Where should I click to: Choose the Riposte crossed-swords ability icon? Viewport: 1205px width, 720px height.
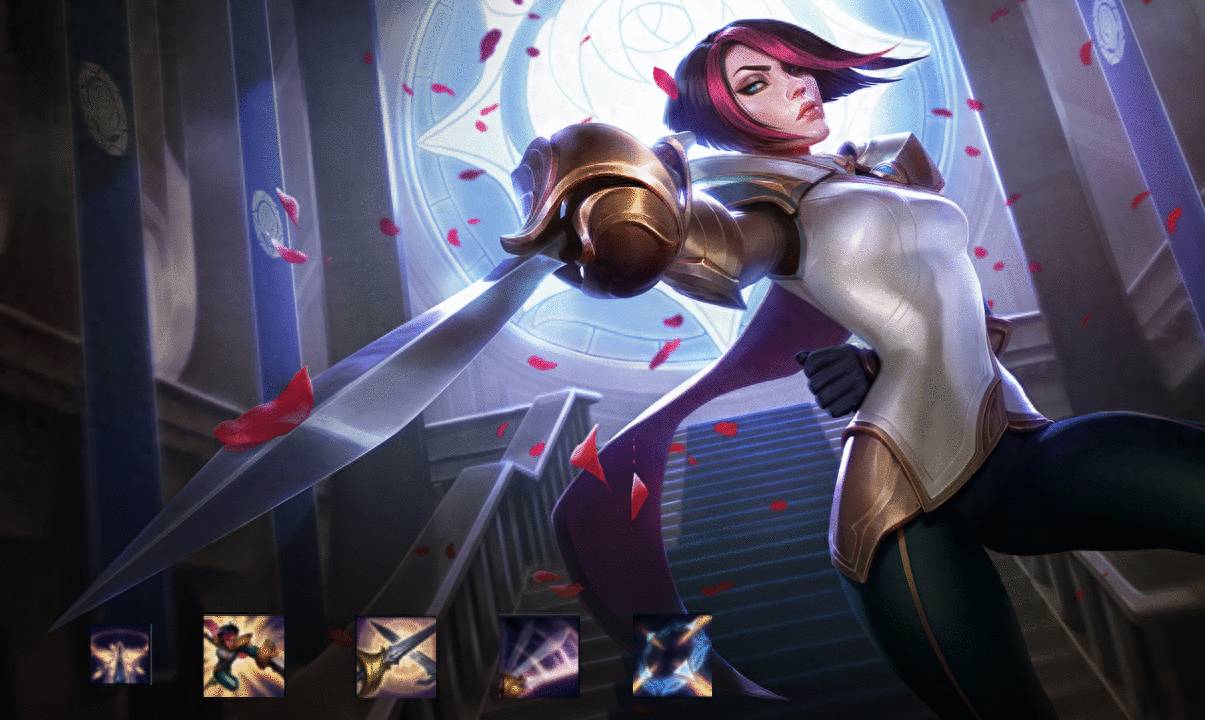(396, 656)
